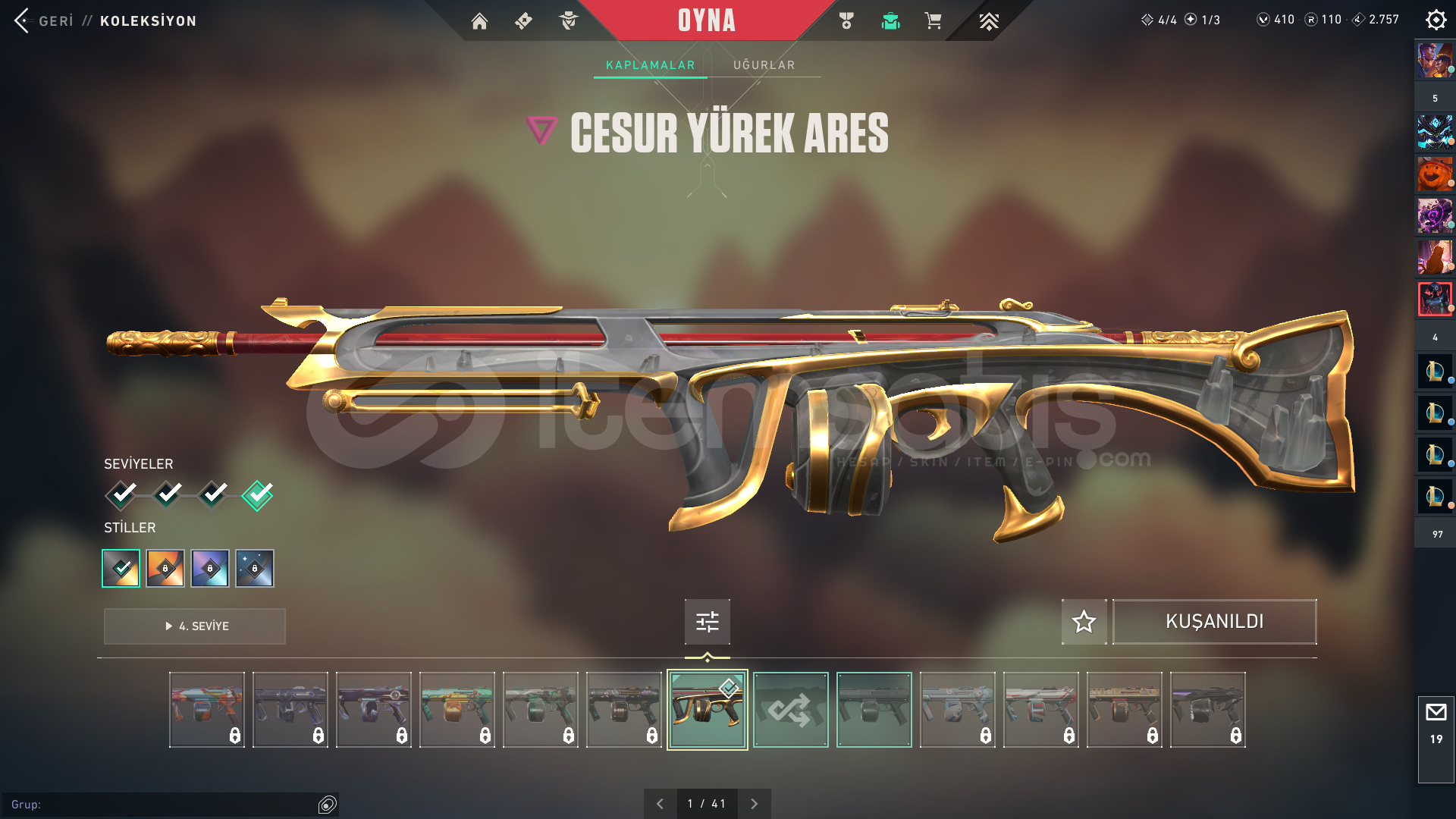Choose the default Ares skin thumbnail
Image resolution: width=1456 pixels, height=819 pixels.
pos(874,710)
